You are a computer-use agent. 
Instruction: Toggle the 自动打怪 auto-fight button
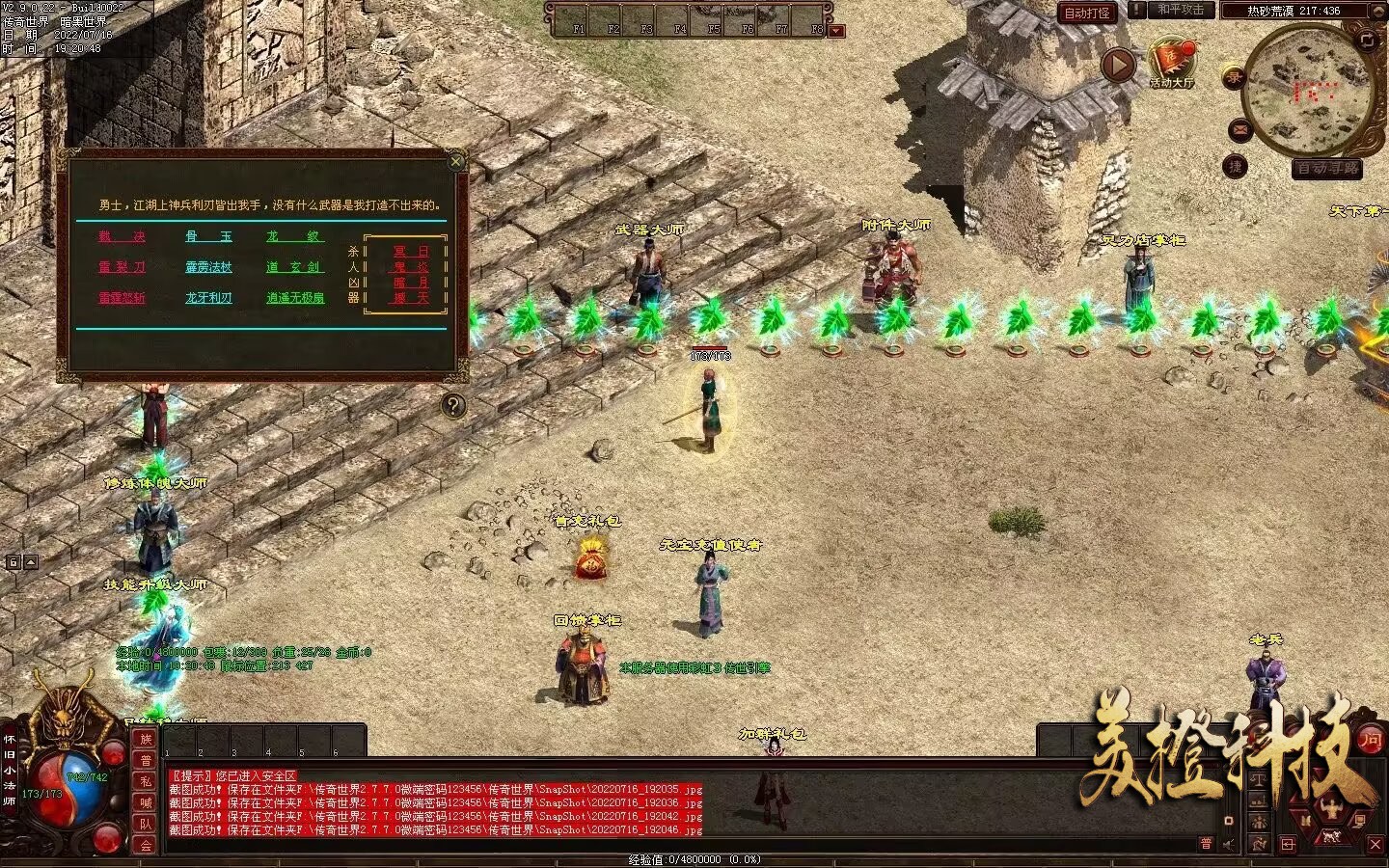click(1087, 13)
